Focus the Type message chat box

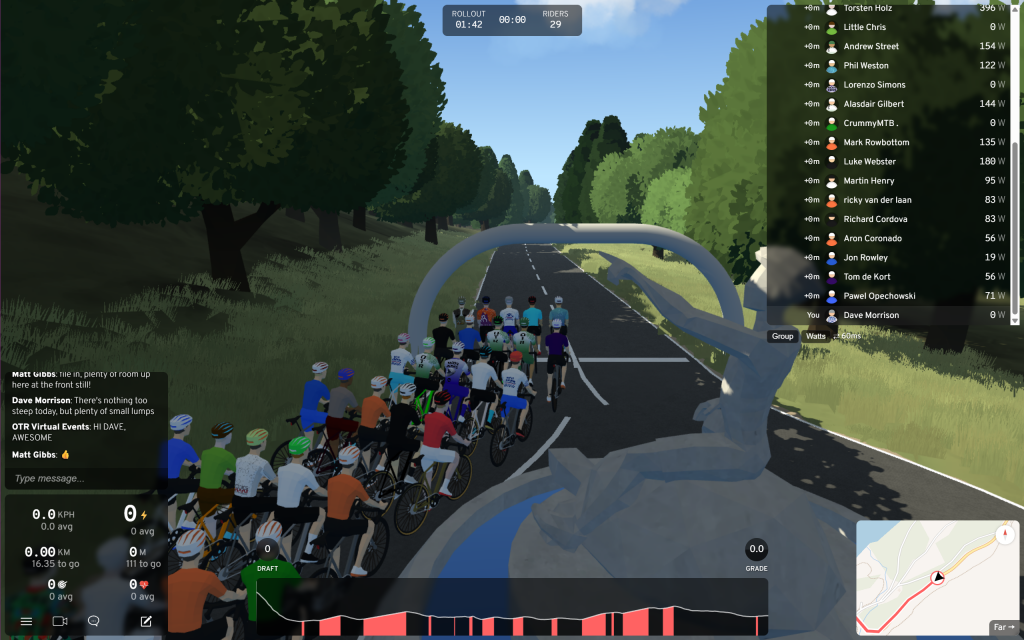click(85, 478)
